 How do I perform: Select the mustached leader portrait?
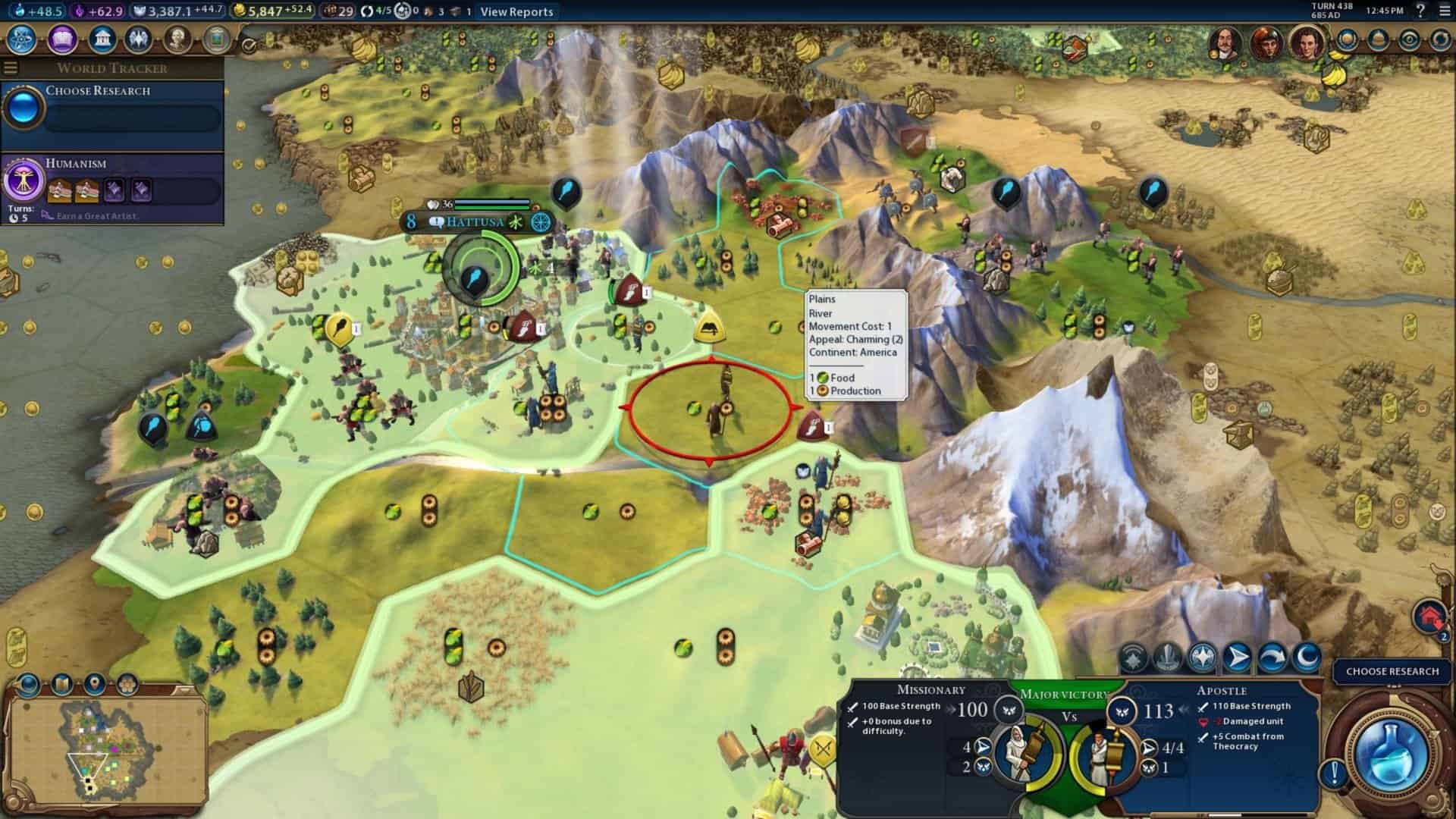click(x=1225, y=42)
